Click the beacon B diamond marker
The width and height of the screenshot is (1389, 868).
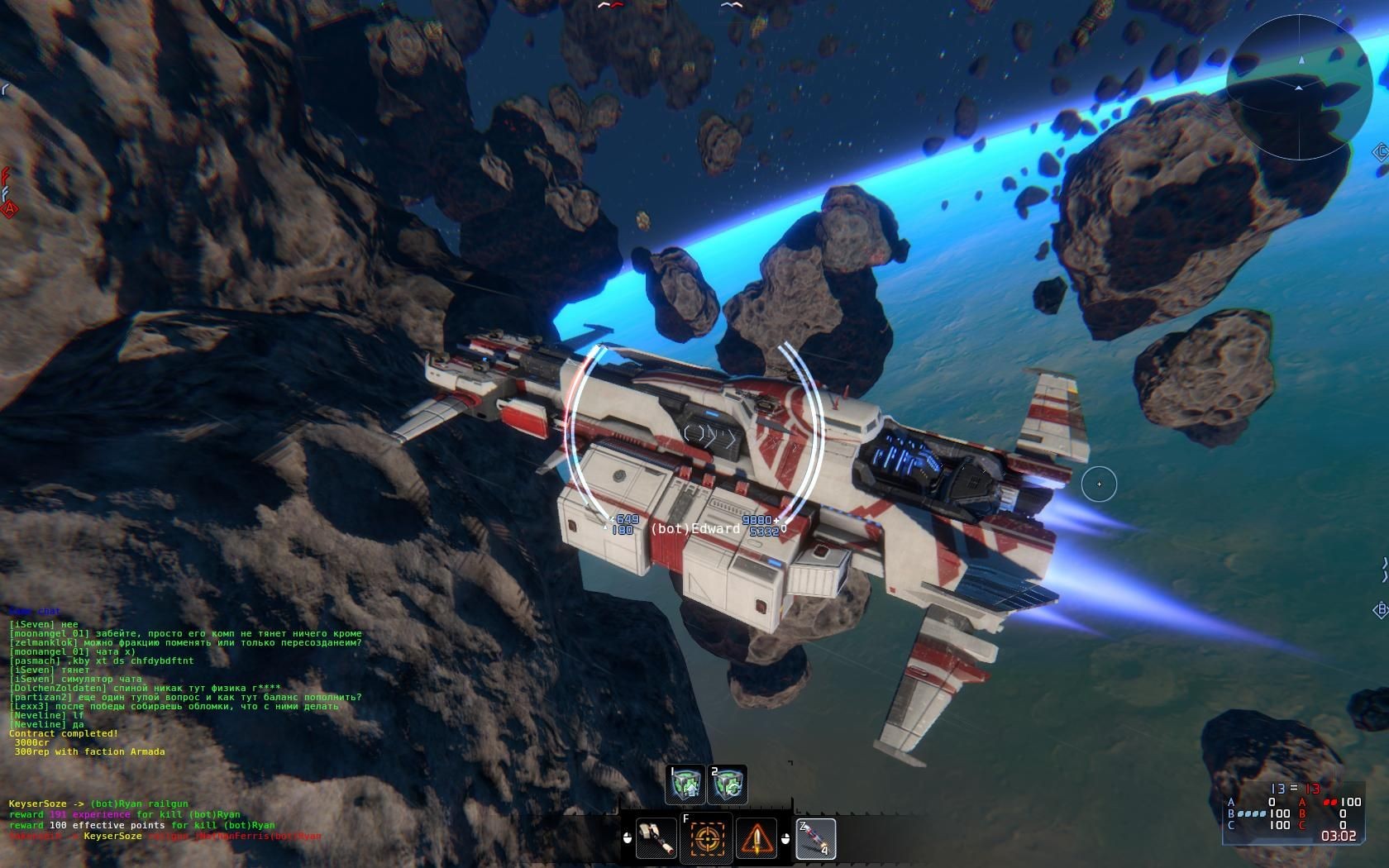pos(1380,610)
